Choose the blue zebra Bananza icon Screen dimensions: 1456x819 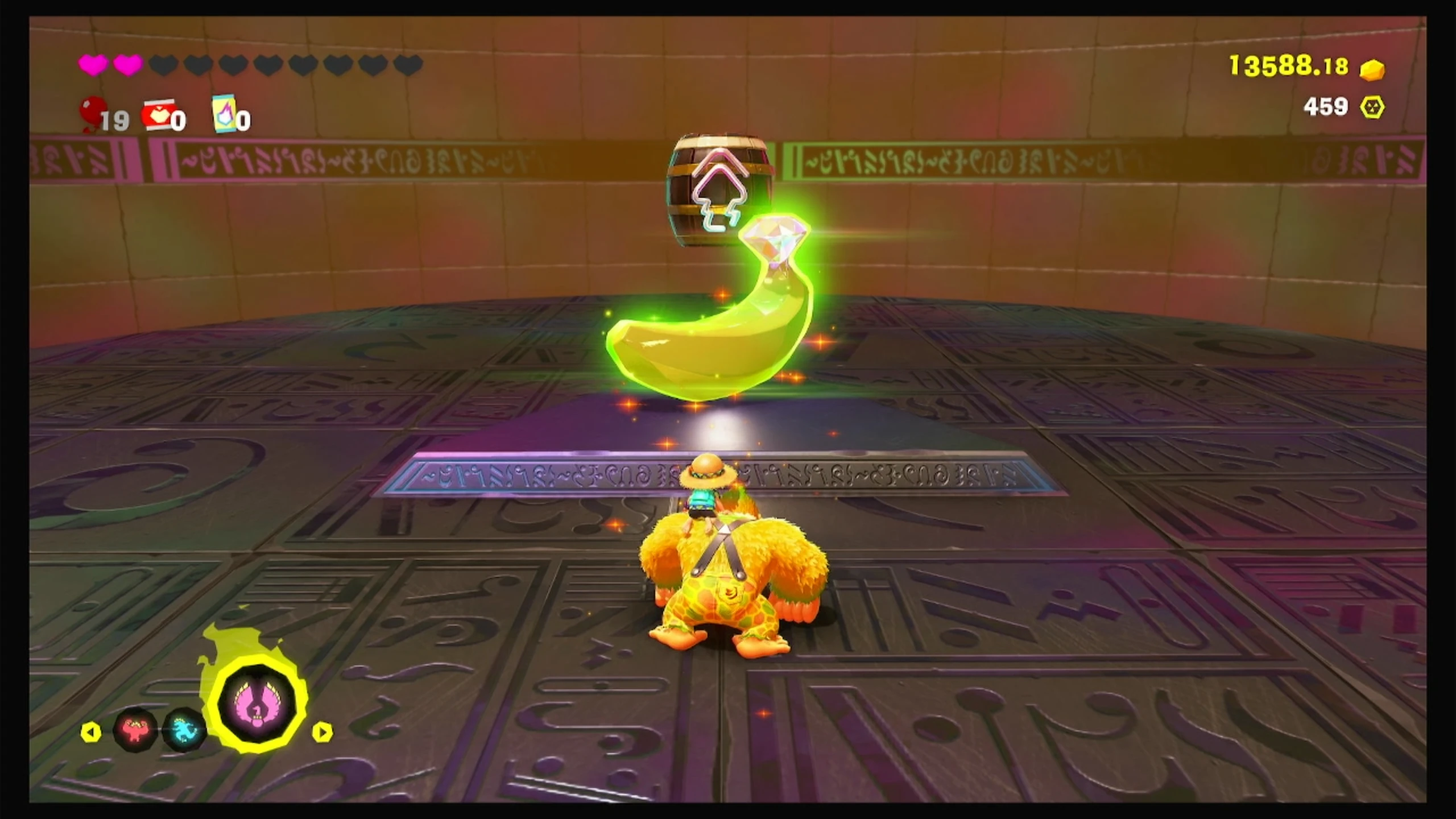(184, 730)
